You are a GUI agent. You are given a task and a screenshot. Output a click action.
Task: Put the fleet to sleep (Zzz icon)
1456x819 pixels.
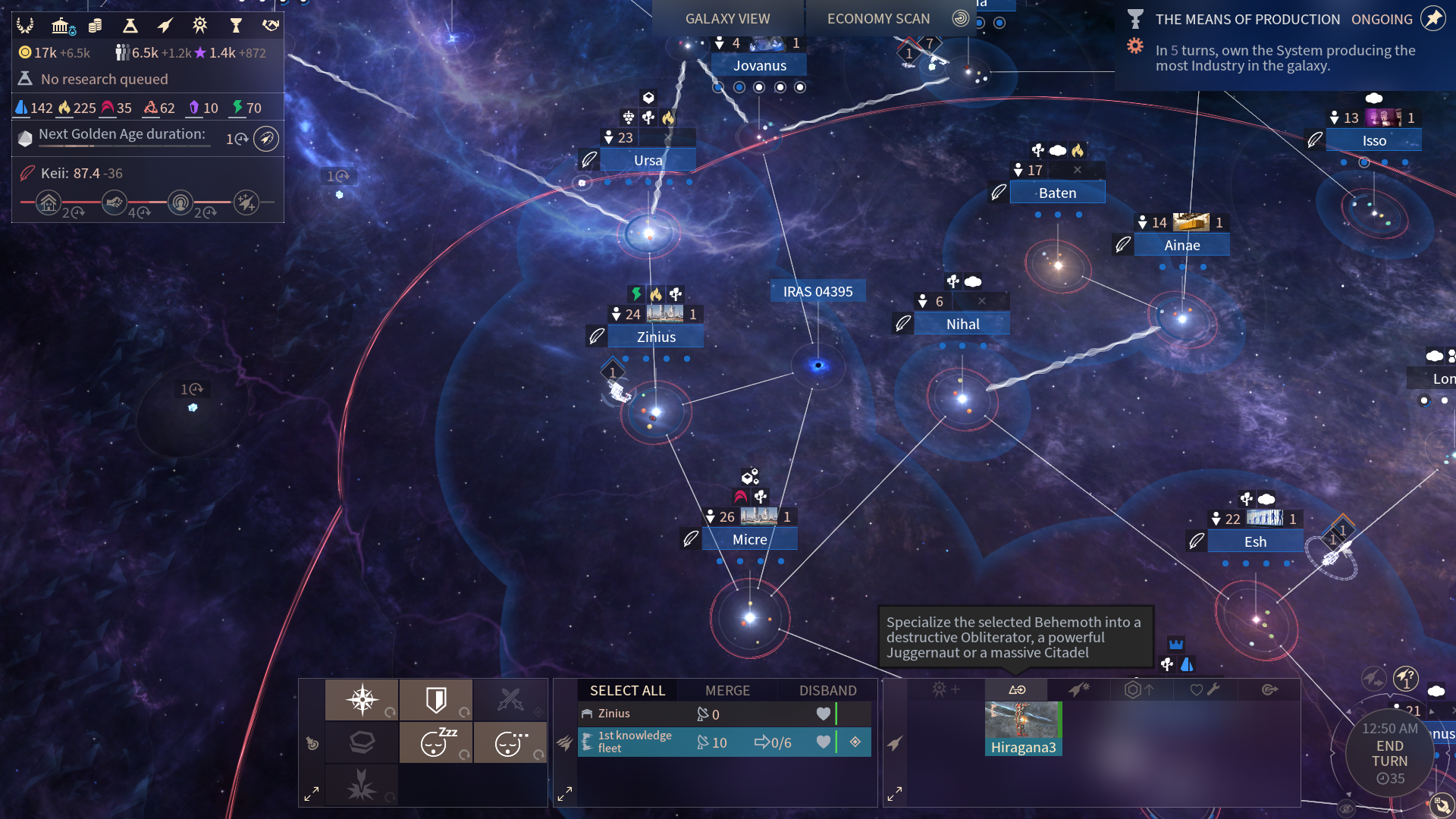[436, 742]
